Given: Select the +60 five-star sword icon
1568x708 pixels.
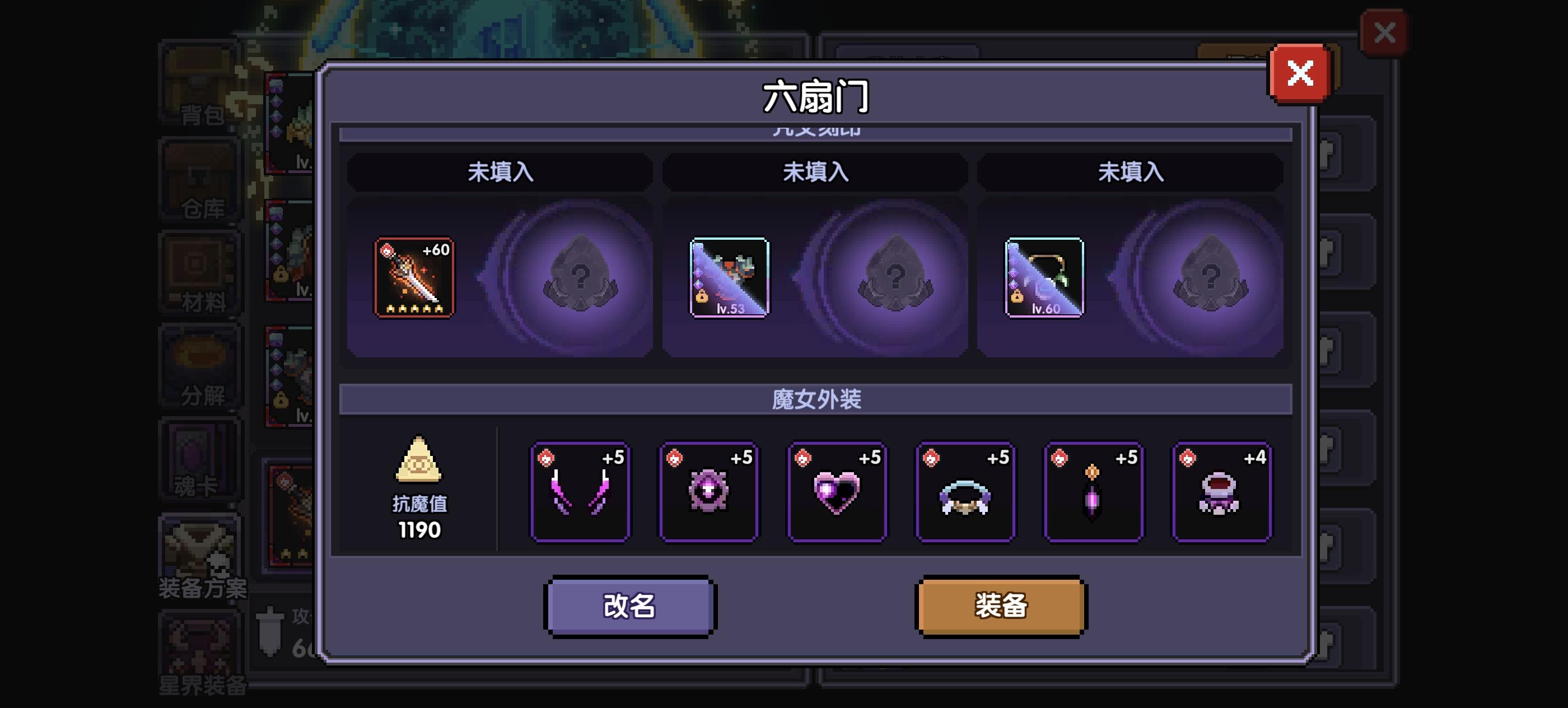Looking at the screenshot, I should click(414, 278).
